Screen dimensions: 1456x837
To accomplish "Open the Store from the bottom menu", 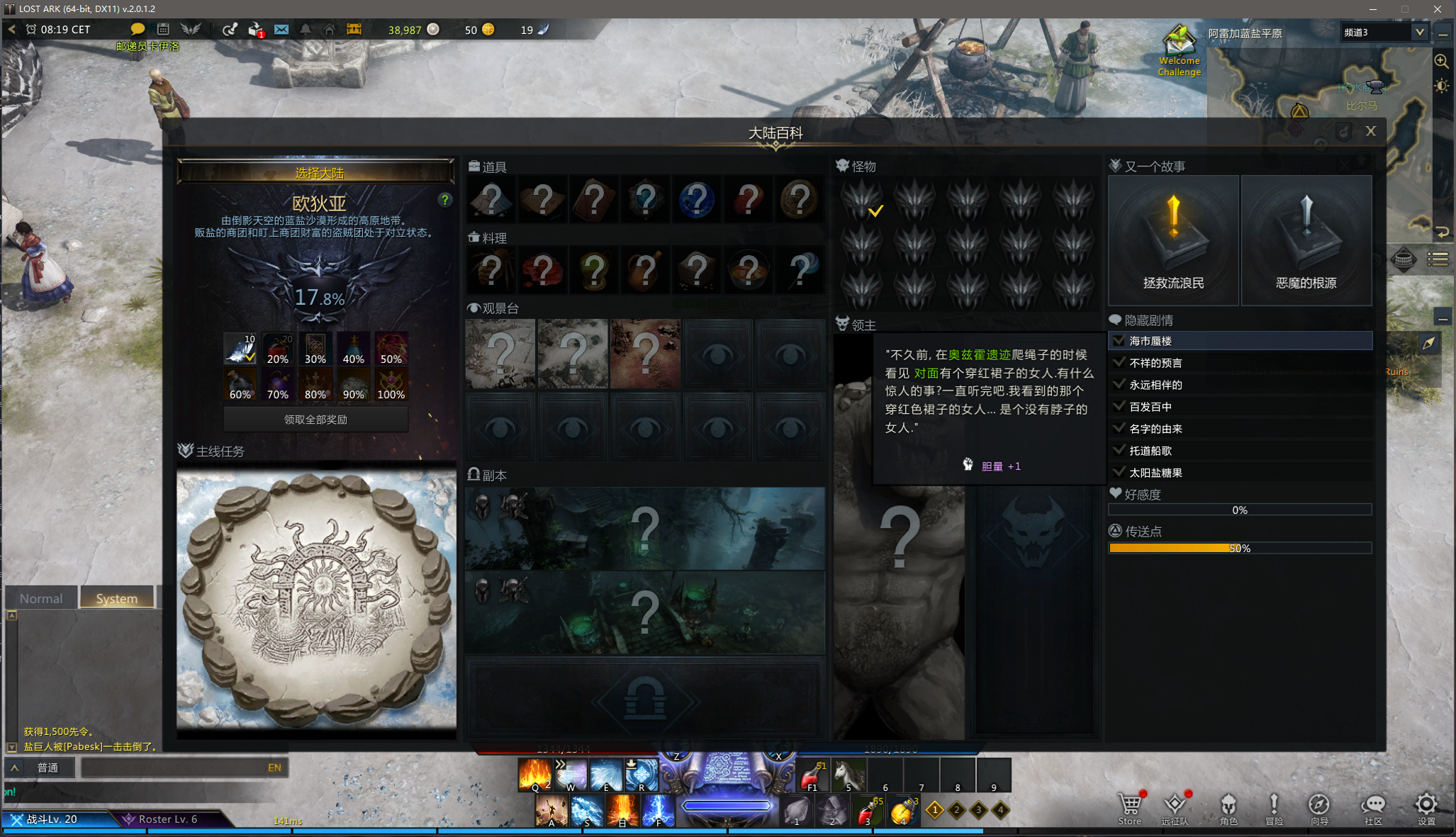I will [x=1129, y=808].
